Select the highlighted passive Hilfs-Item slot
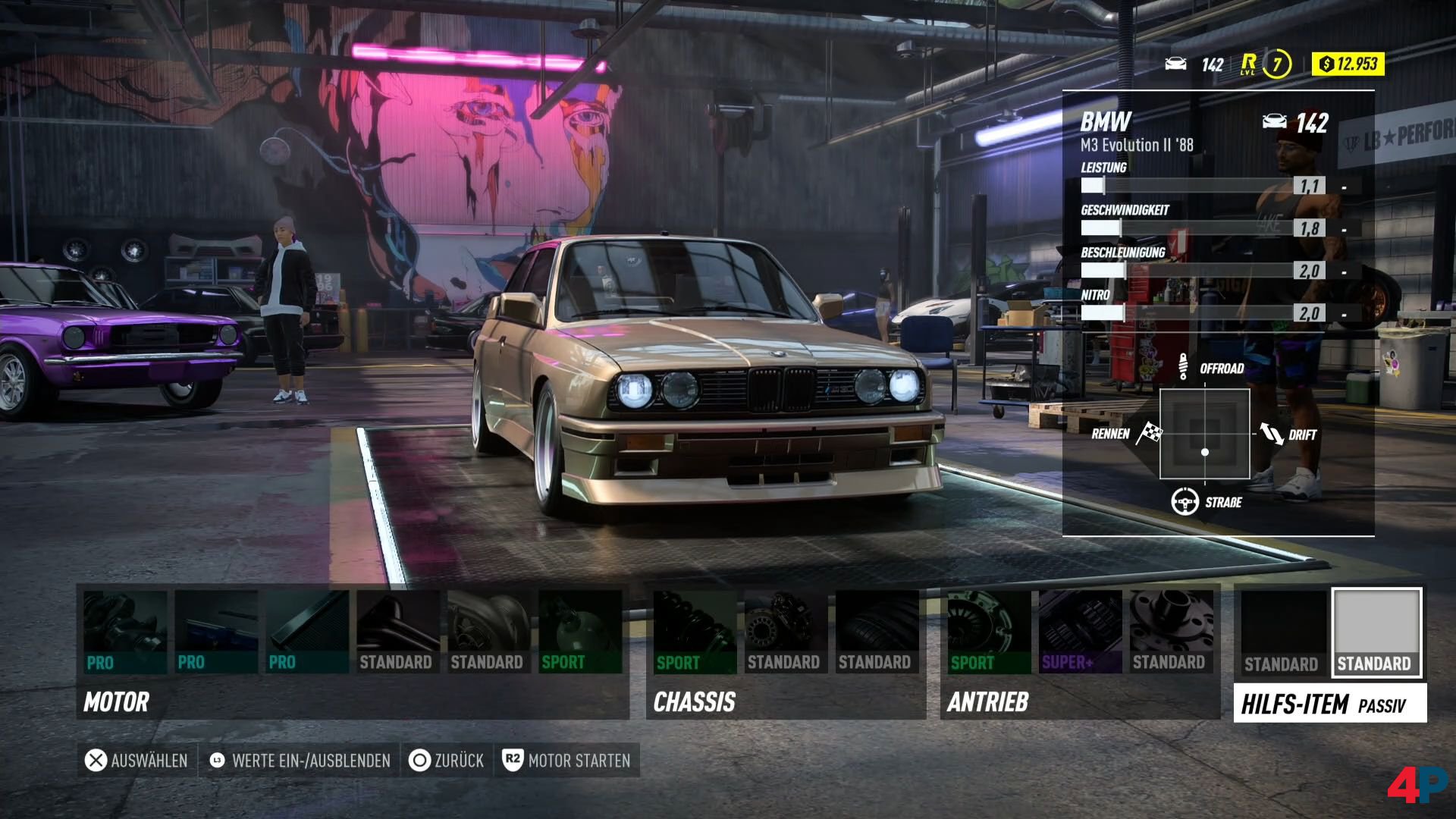 (1376, 632)
